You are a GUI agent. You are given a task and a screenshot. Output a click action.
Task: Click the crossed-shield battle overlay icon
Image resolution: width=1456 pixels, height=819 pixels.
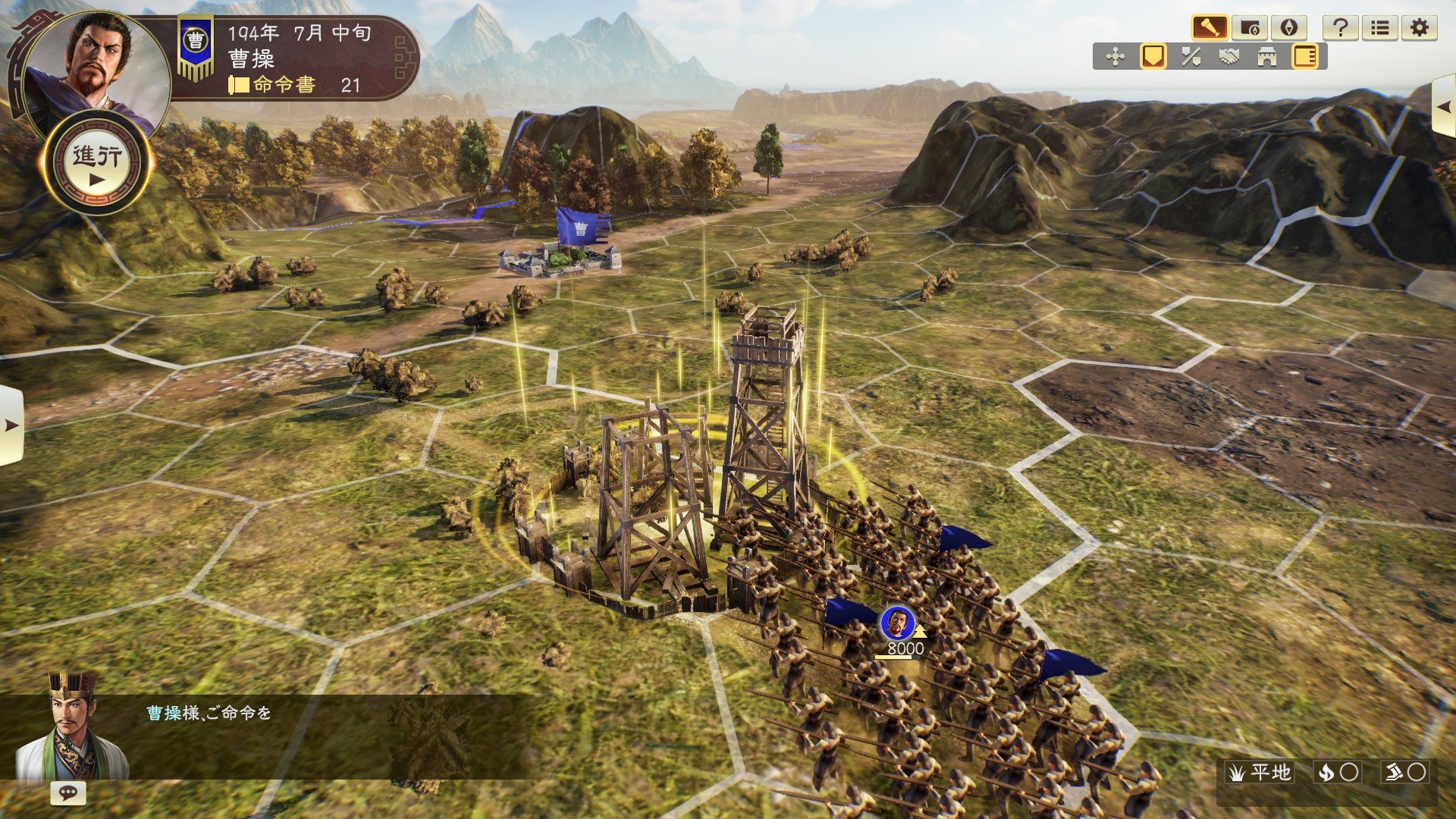1191,57
